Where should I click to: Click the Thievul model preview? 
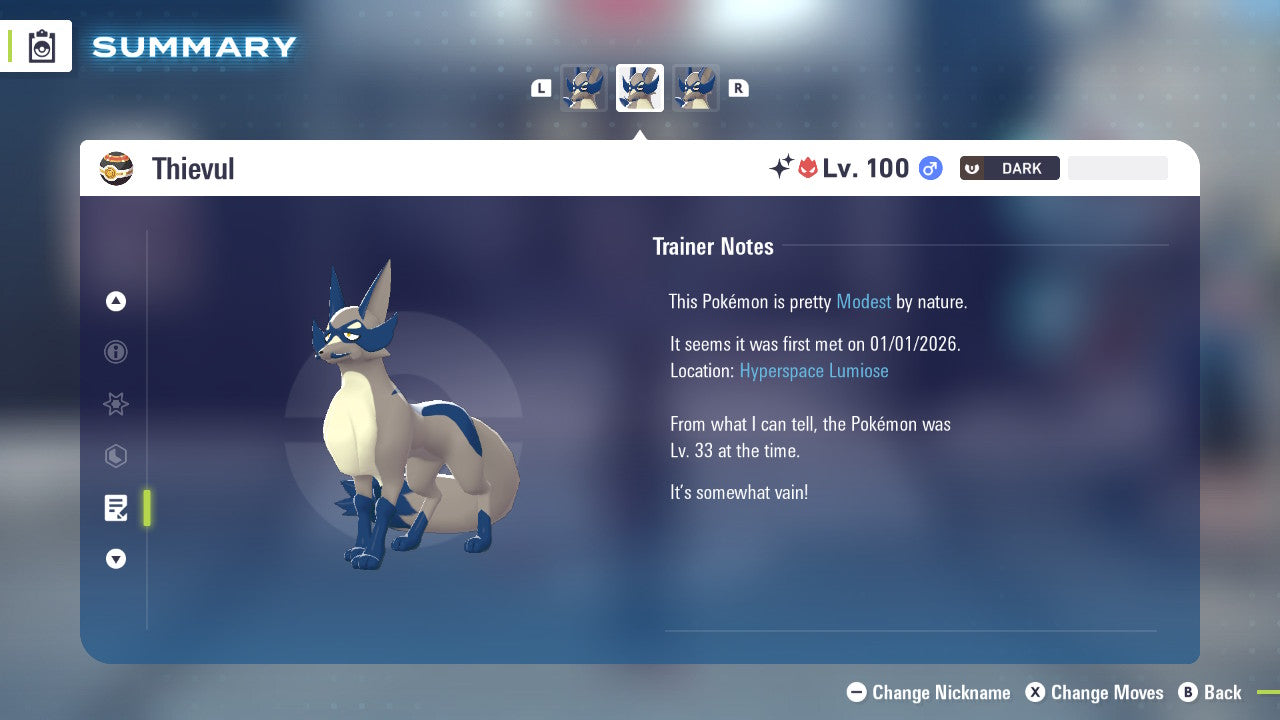pos(410,420)
